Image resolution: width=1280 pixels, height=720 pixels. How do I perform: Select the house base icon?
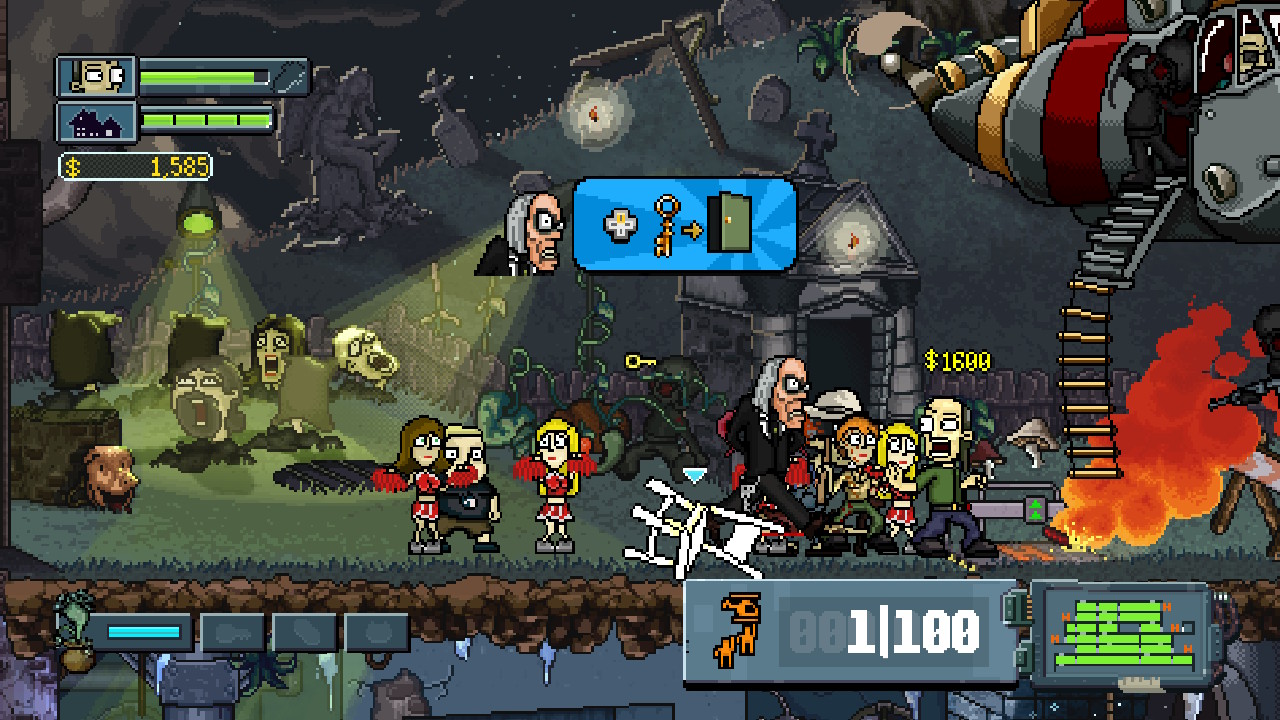click(97, 122)
